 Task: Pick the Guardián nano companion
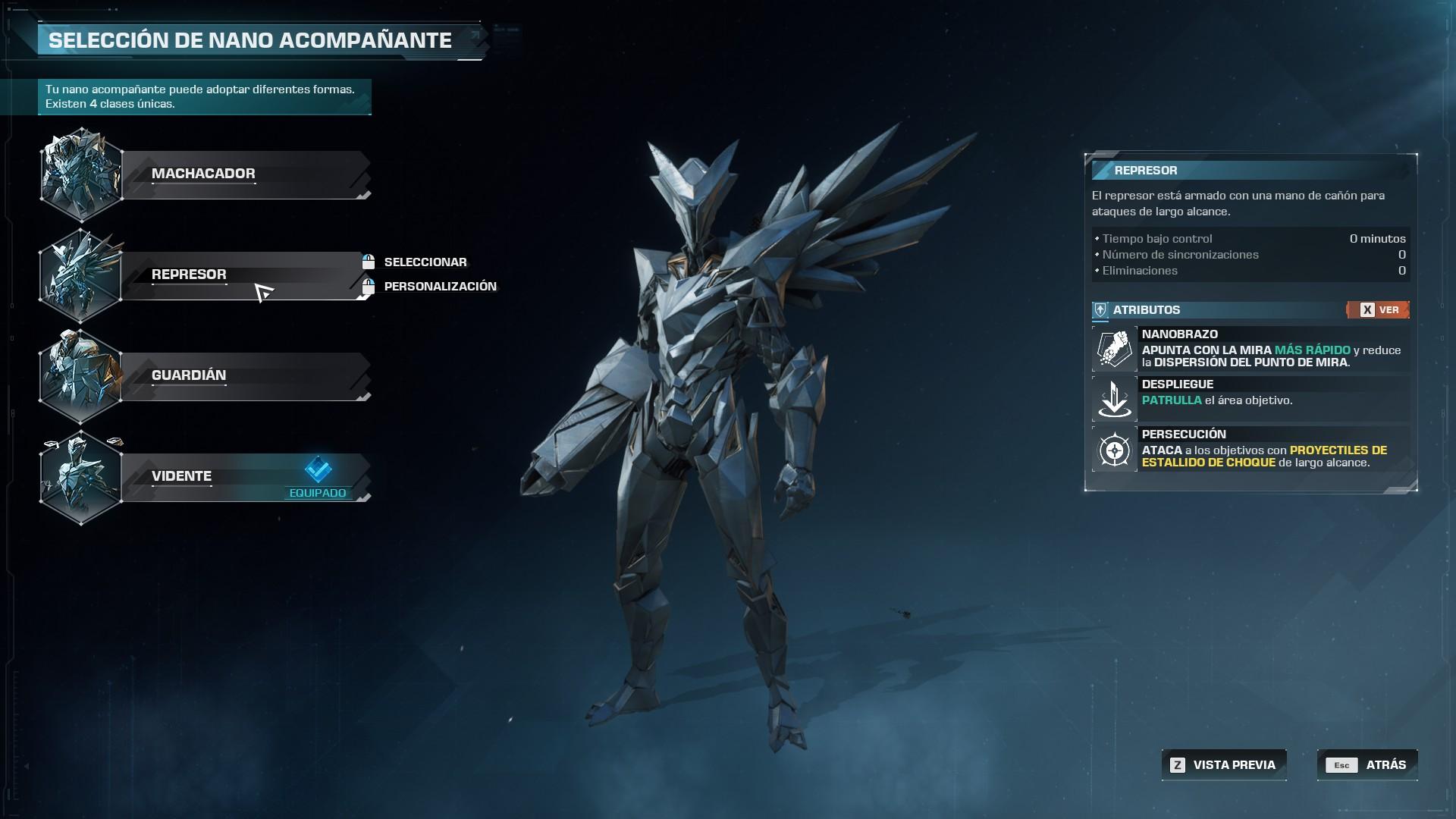tap(243, 376)
